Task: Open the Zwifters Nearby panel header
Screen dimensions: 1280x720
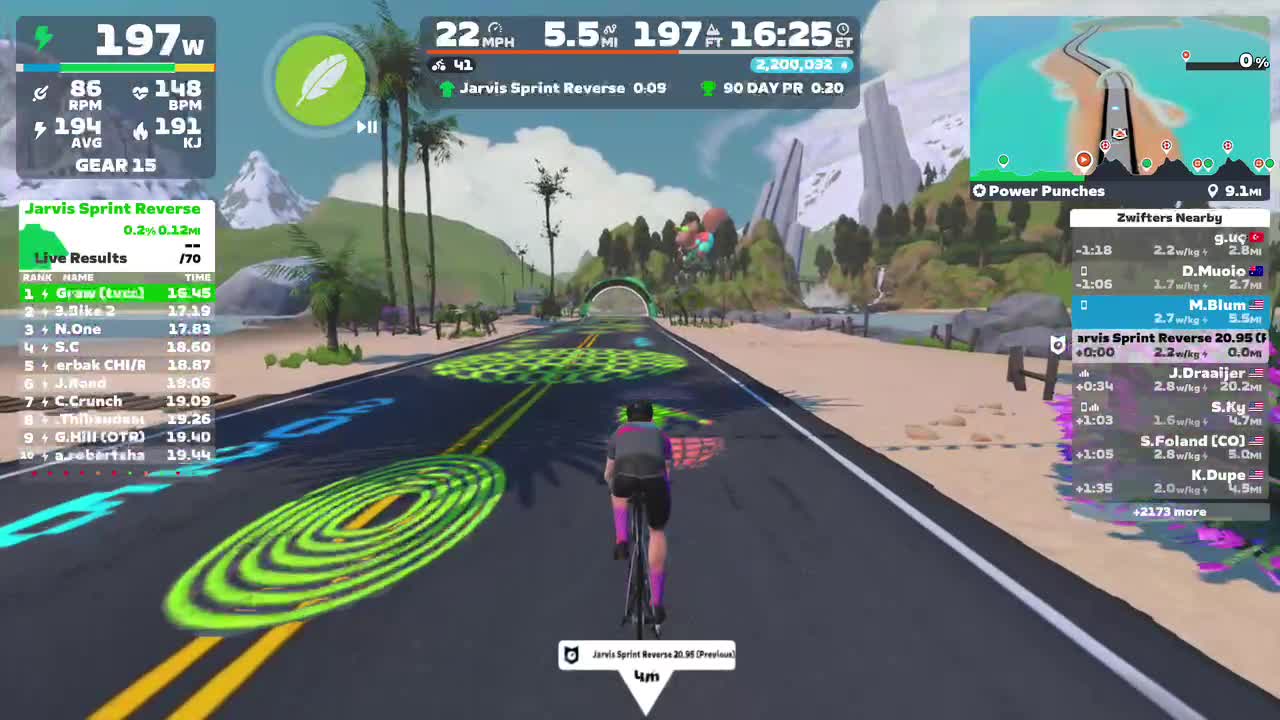Action: coord(1170,217)
